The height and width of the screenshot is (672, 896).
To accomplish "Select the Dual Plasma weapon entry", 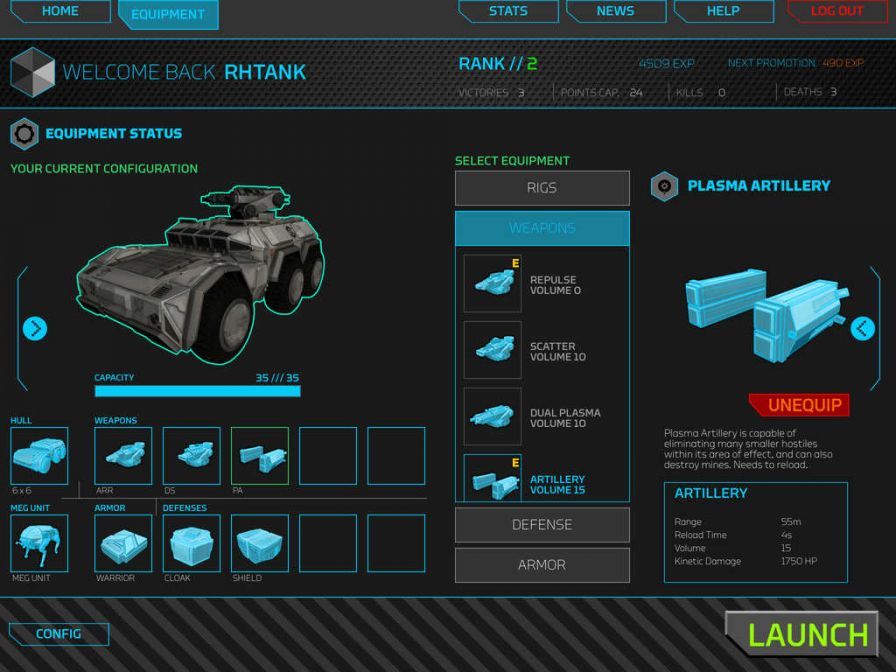I will [542, 417].
